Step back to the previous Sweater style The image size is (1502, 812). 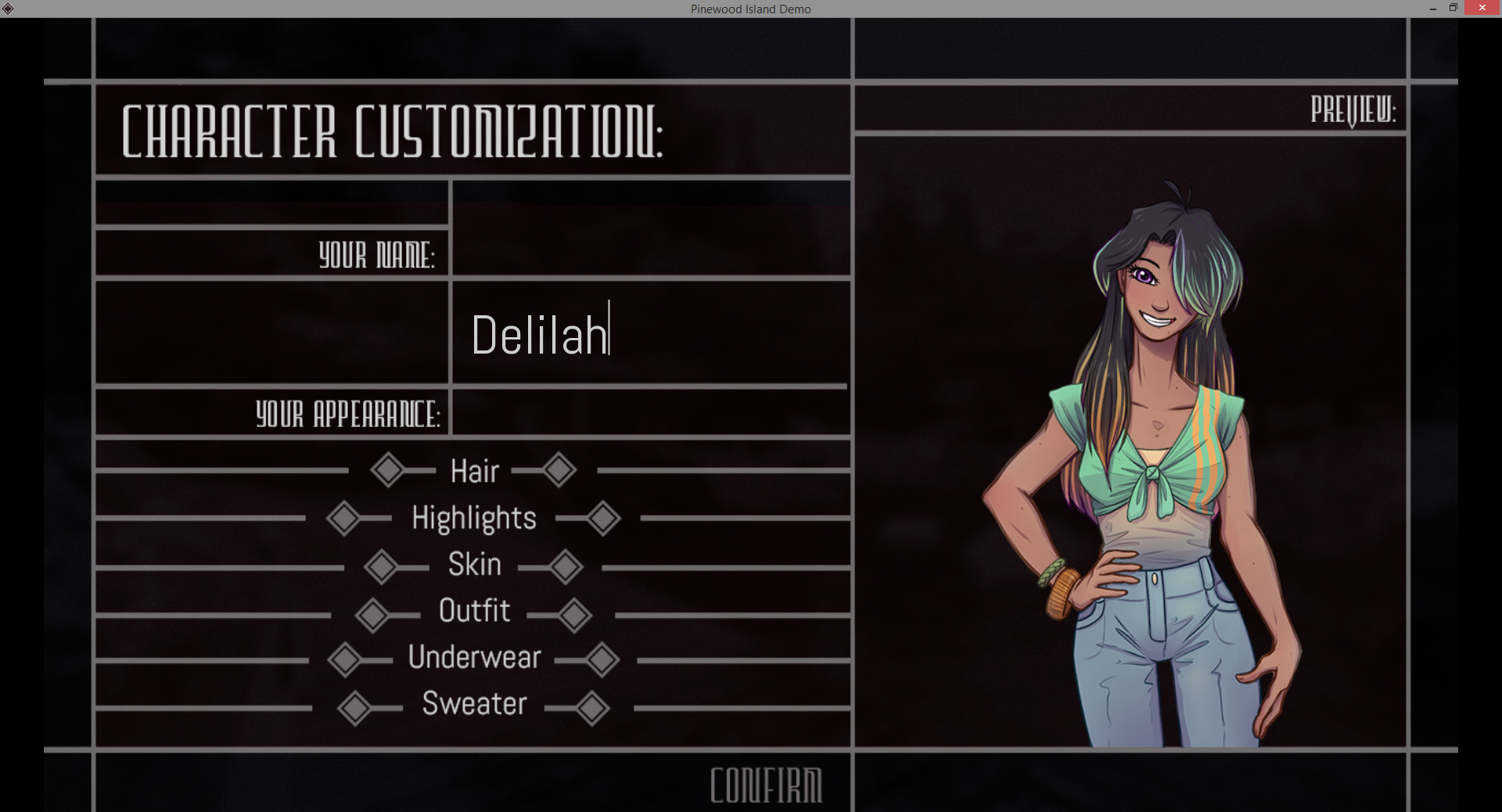coord(356,706)
